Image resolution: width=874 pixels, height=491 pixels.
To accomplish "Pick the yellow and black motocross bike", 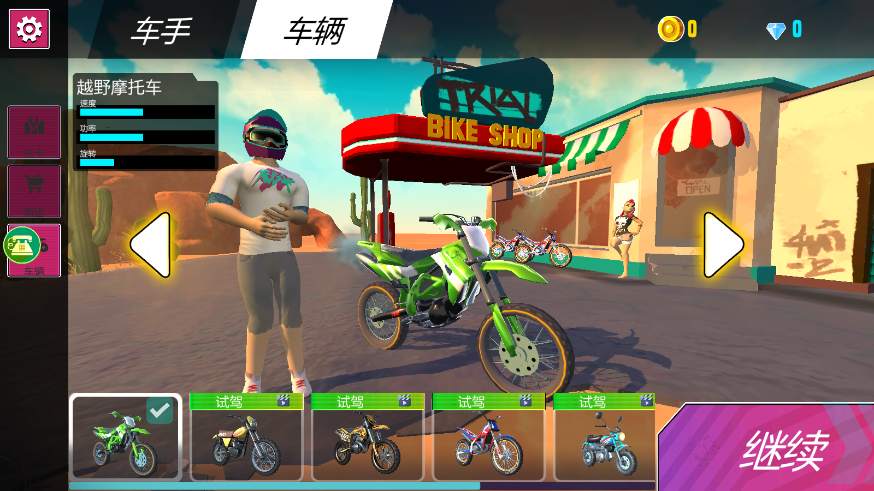I will click(367, 443).
